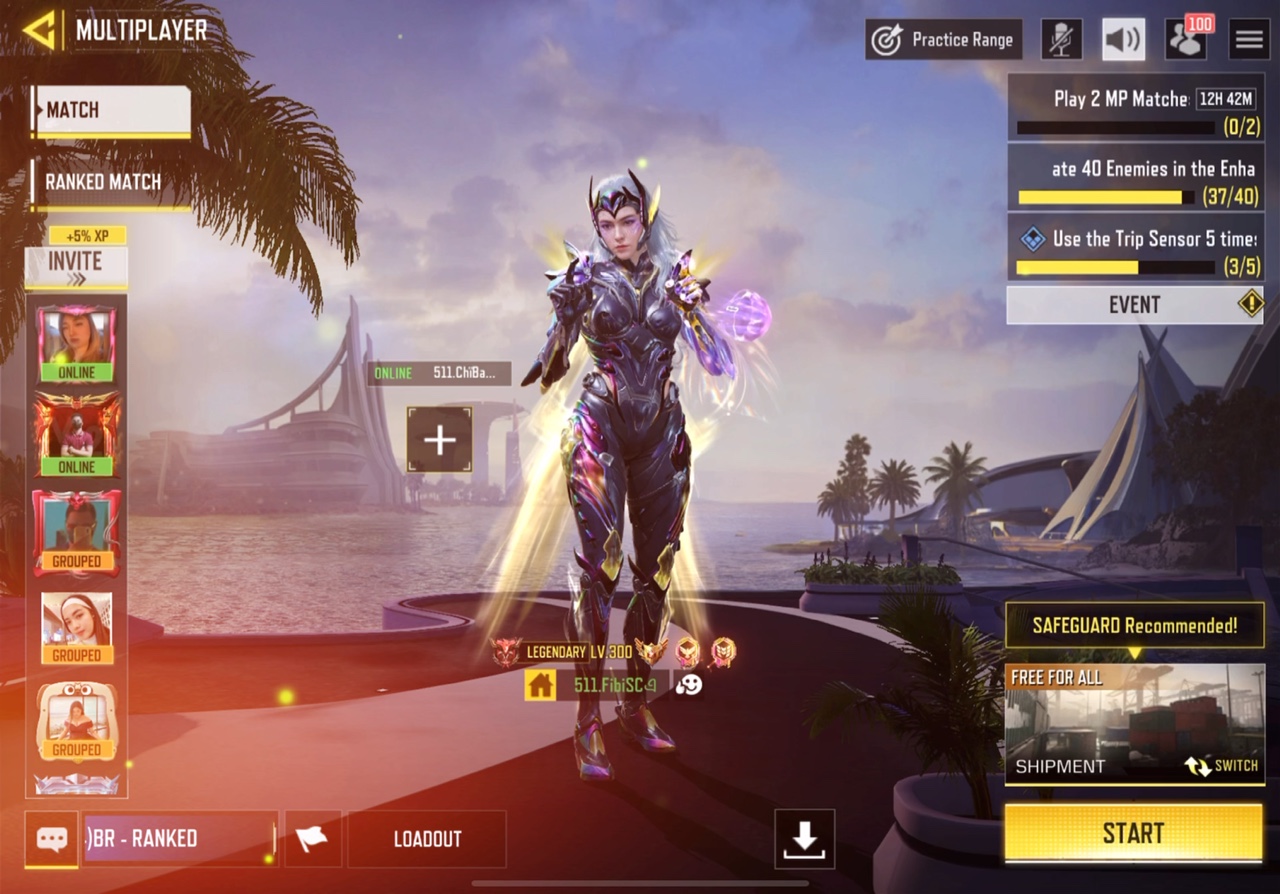Open the Invite friends panel
Viewport: 1280px width, 894px height.
coord(76,267)
